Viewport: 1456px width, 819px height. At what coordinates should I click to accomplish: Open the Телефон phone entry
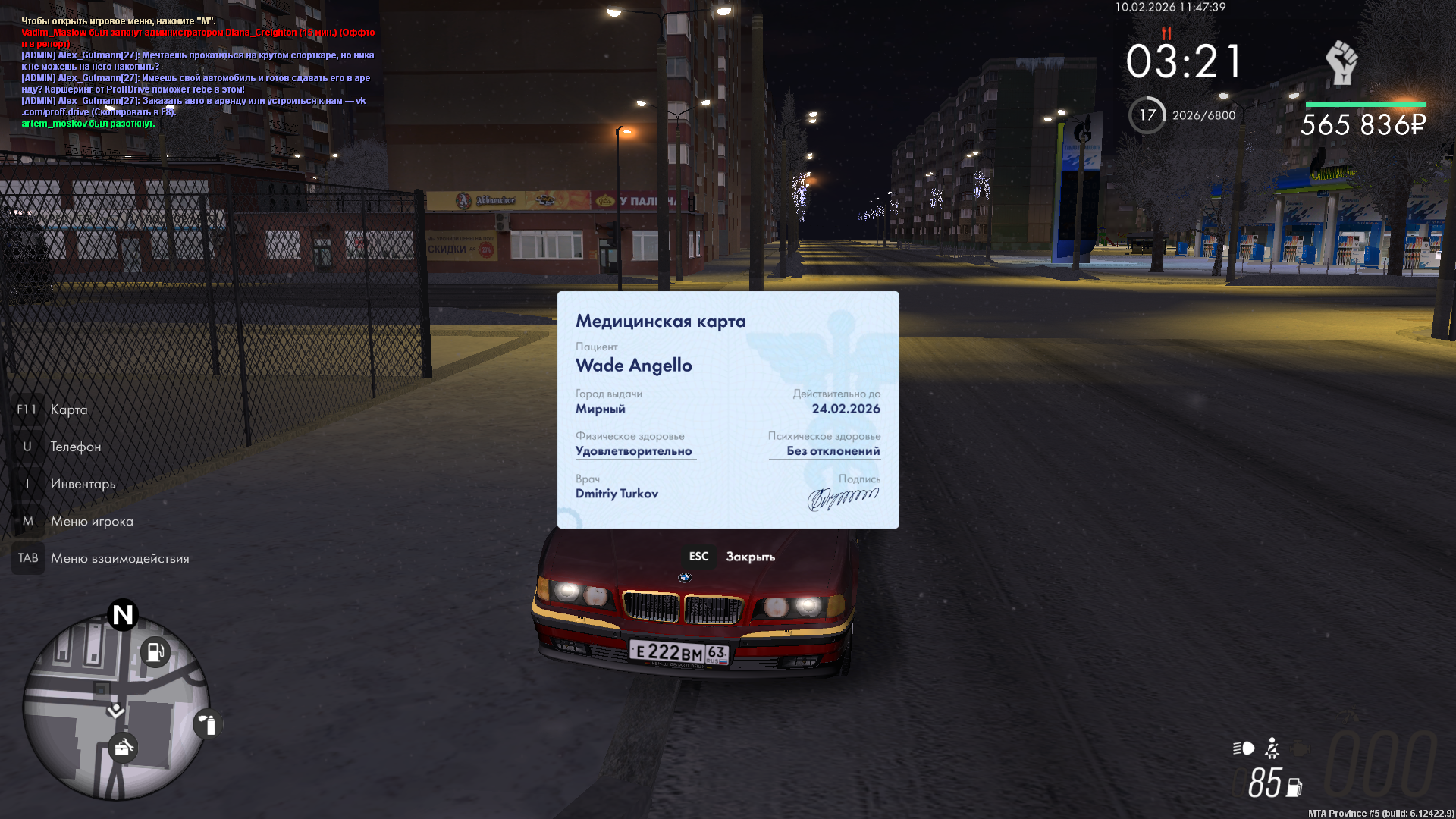(x=75, y=447)
